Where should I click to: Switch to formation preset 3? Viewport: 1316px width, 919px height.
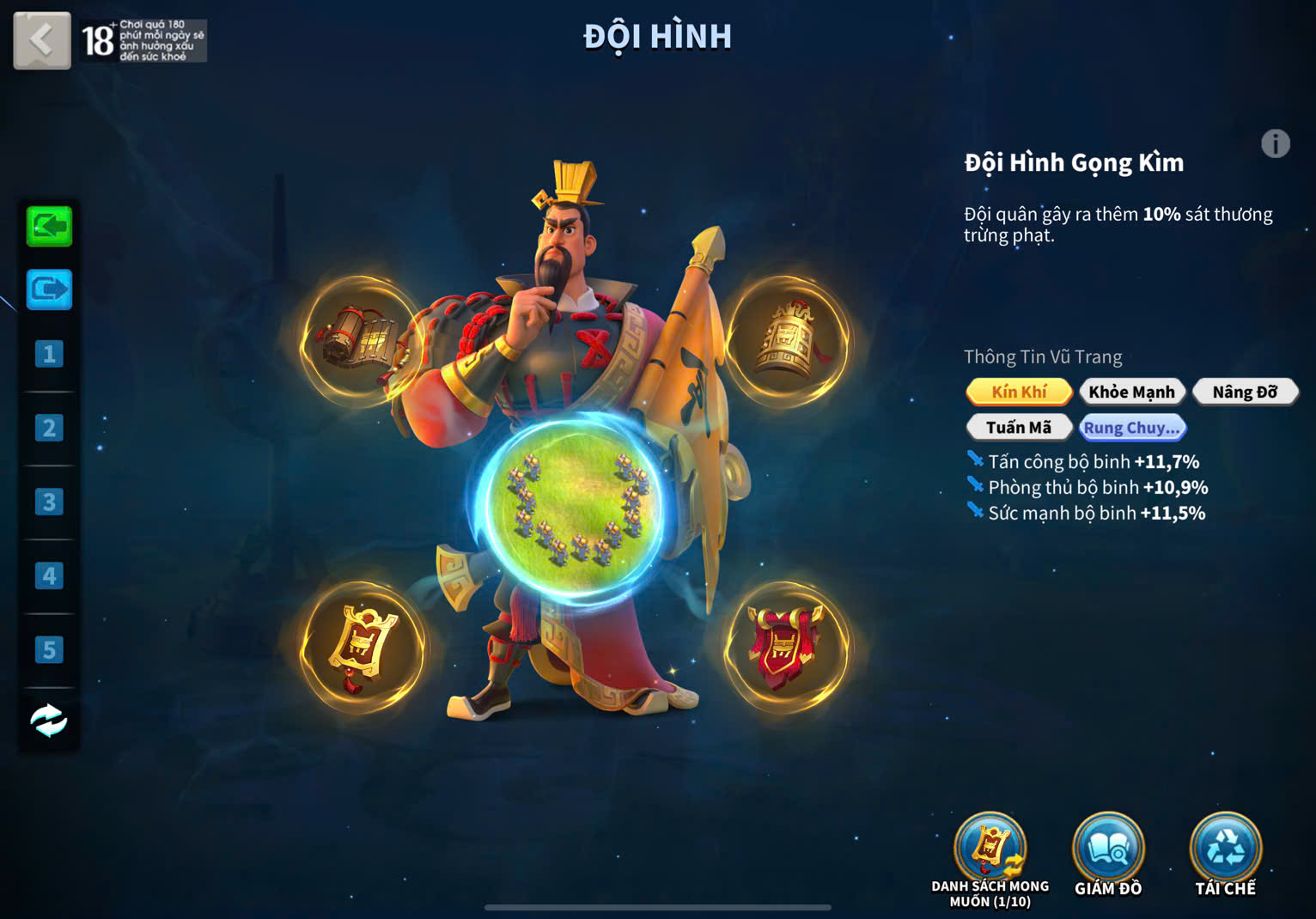[x=49, y=502]
